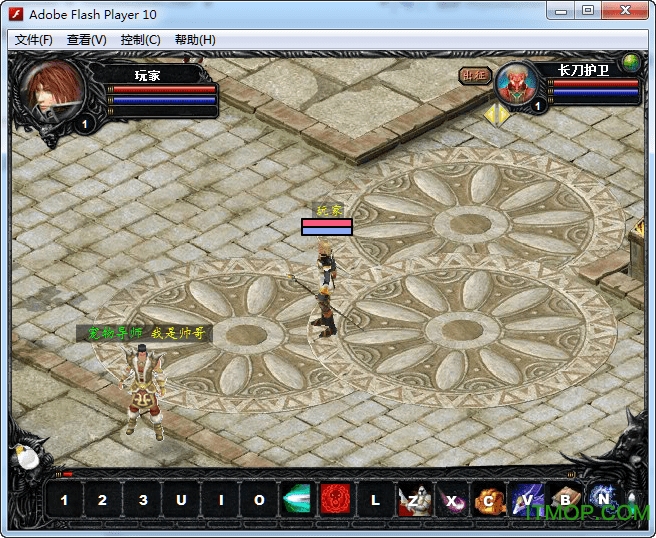Select hotbar slot 3

(x=143, y=500)
